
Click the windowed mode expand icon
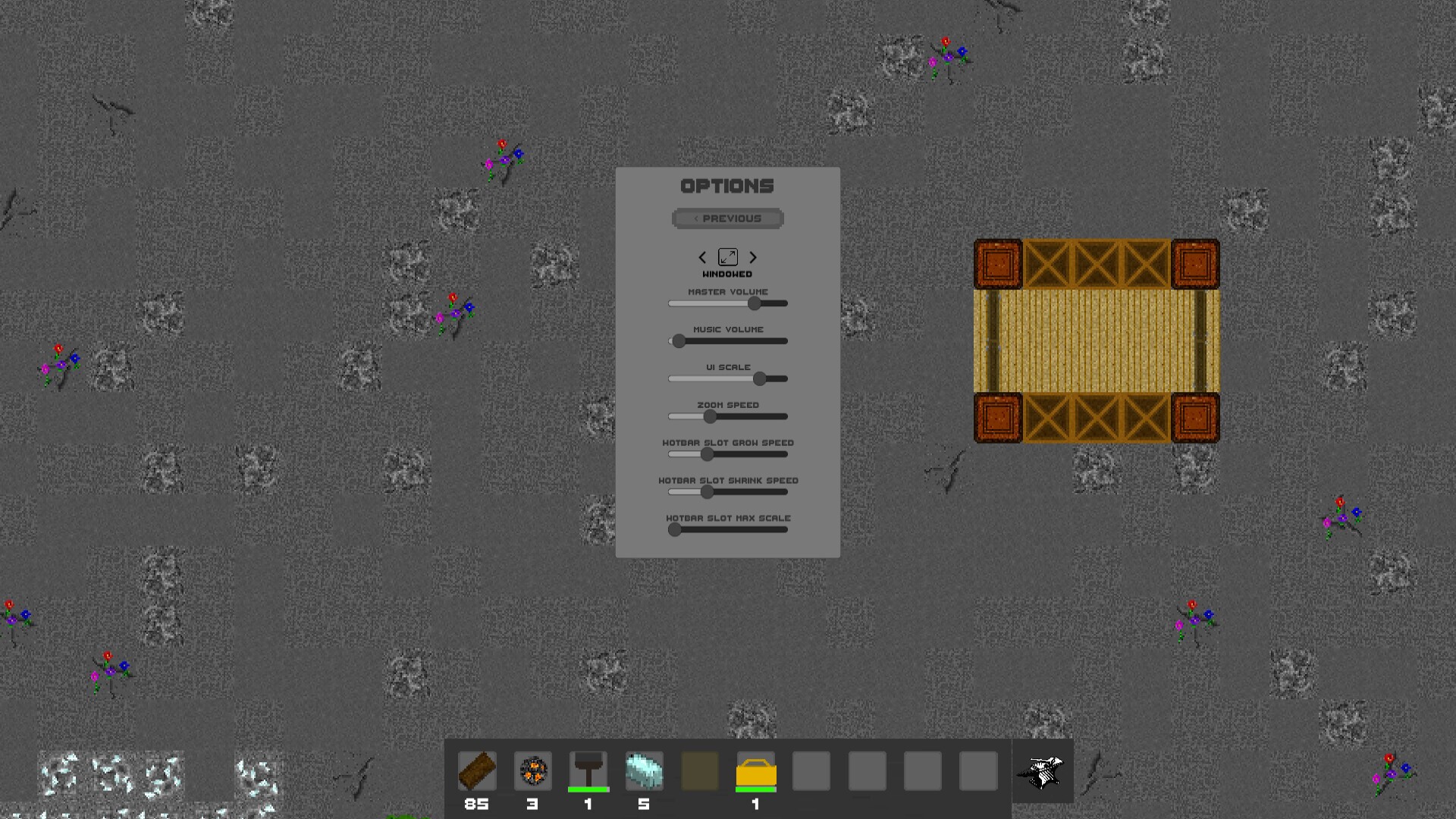(x=728, y=257)
